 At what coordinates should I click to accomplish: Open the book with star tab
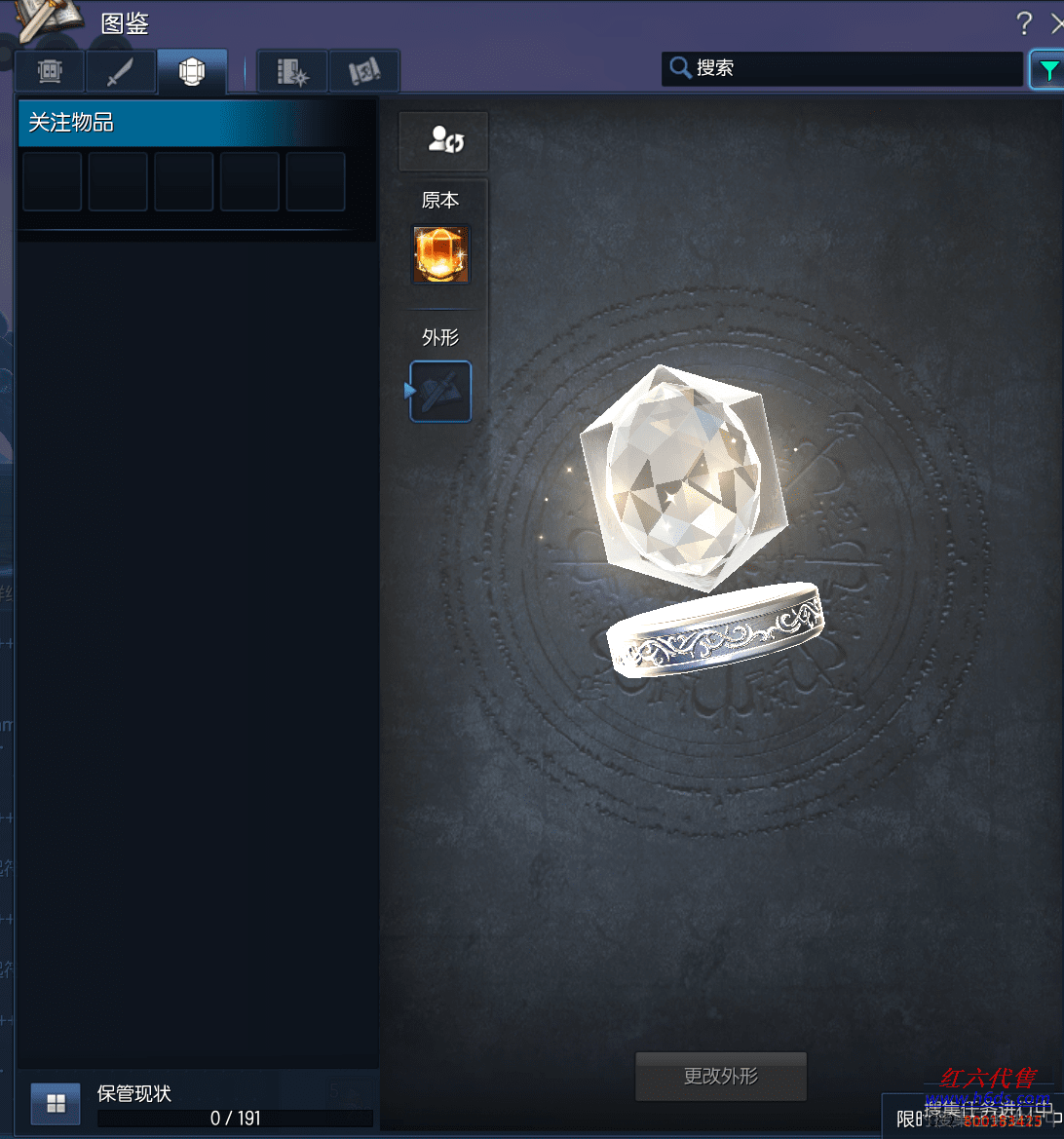tap(292, 71)
